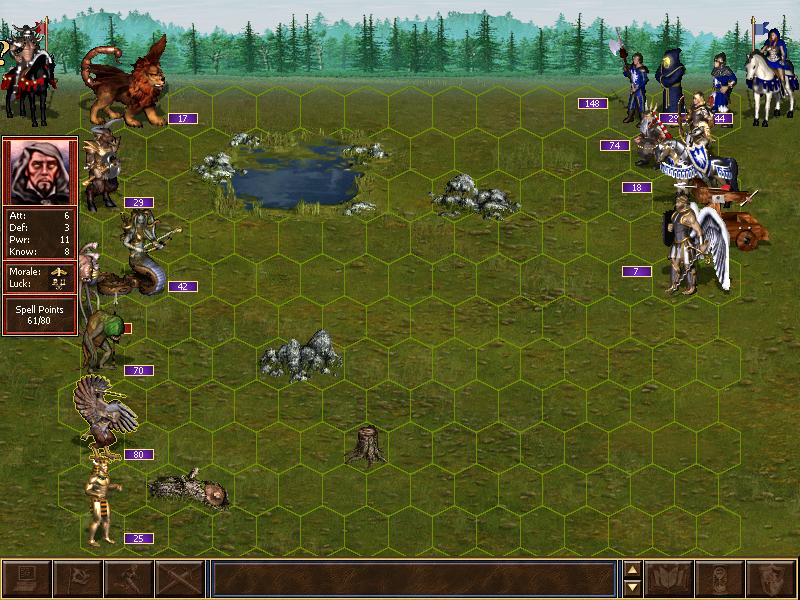The height and width of the screenshot is (600, 800).
Task: Order the unit to wait with the hourglass
Action: point(721,579)
